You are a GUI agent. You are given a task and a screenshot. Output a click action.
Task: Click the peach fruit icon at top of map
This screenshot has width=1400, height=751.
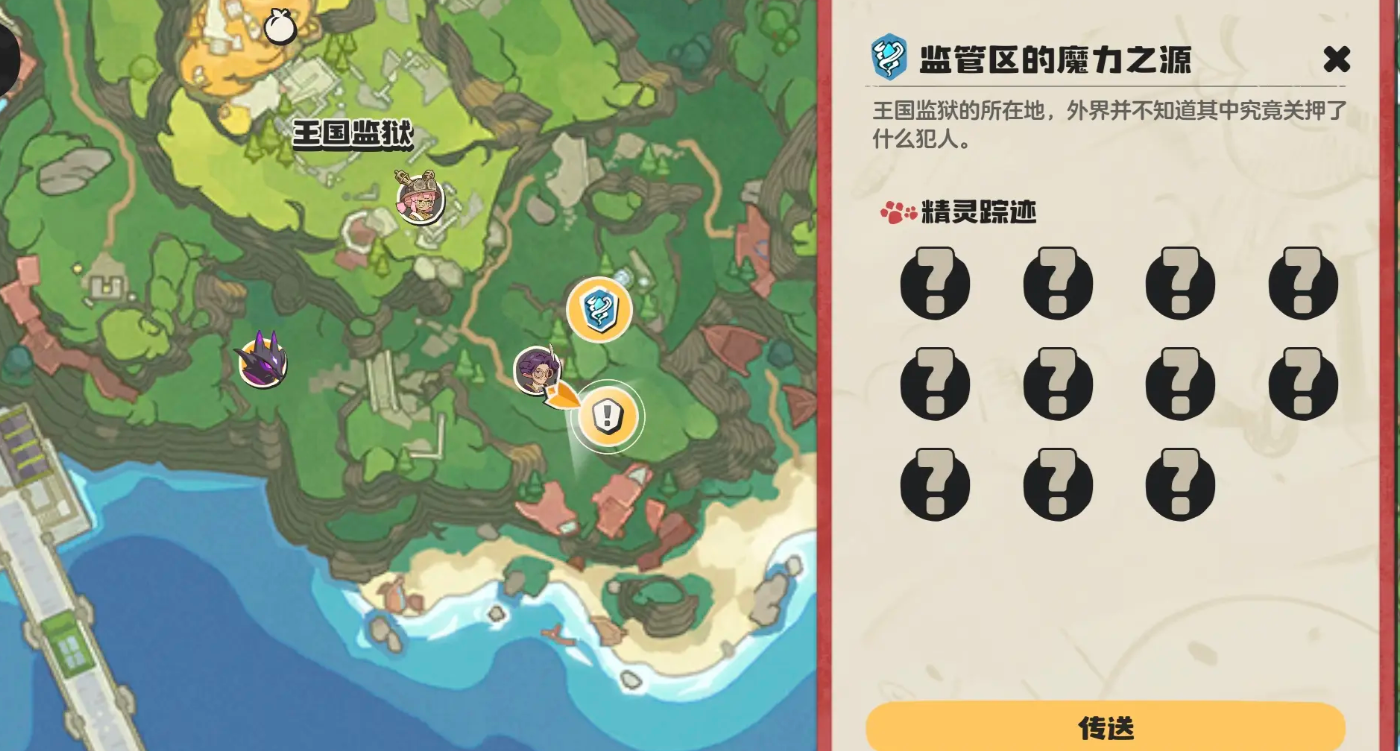tap(279, 27)
